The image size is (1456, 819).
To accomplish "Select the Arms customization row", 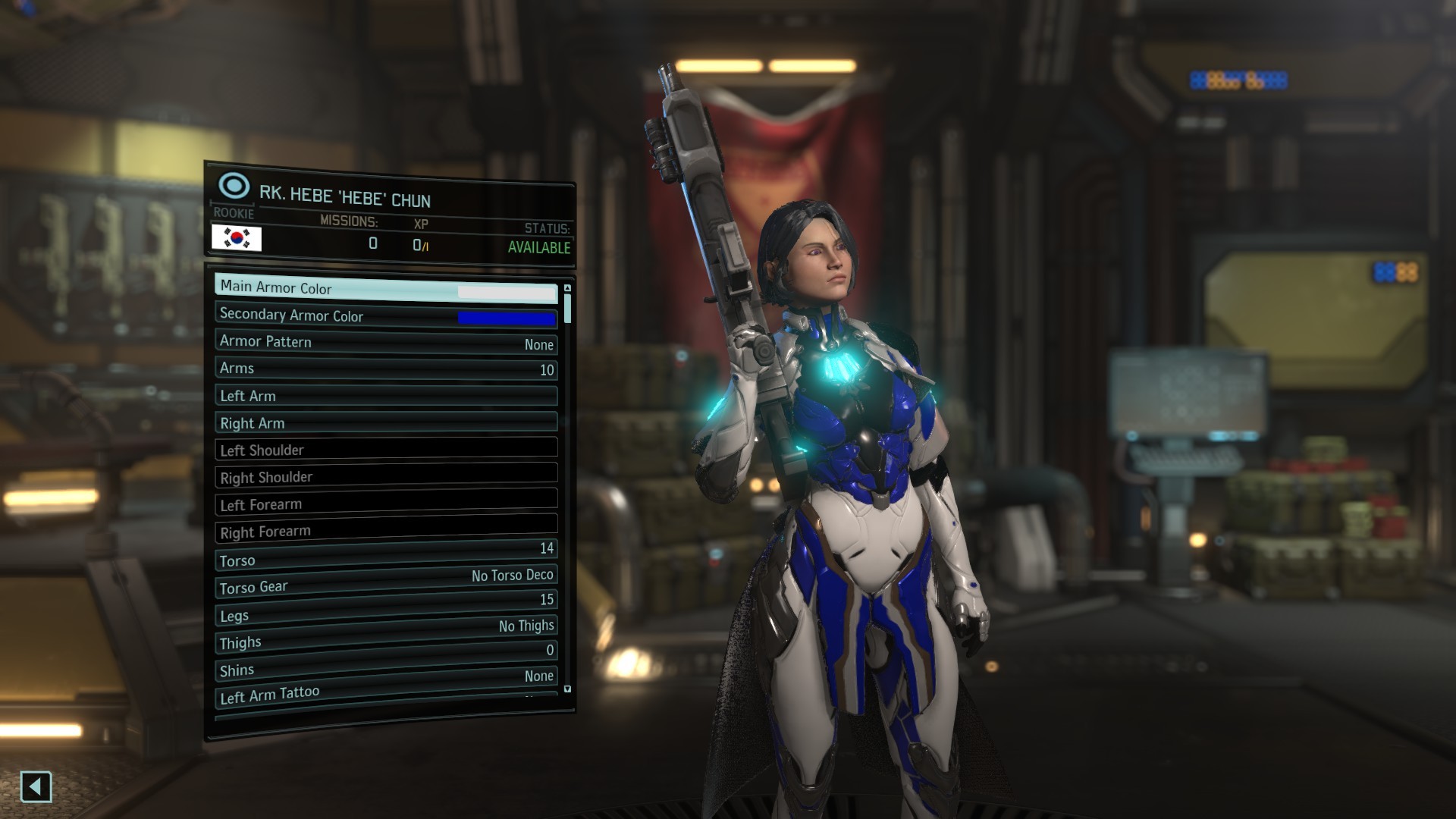I will (386, 369).
